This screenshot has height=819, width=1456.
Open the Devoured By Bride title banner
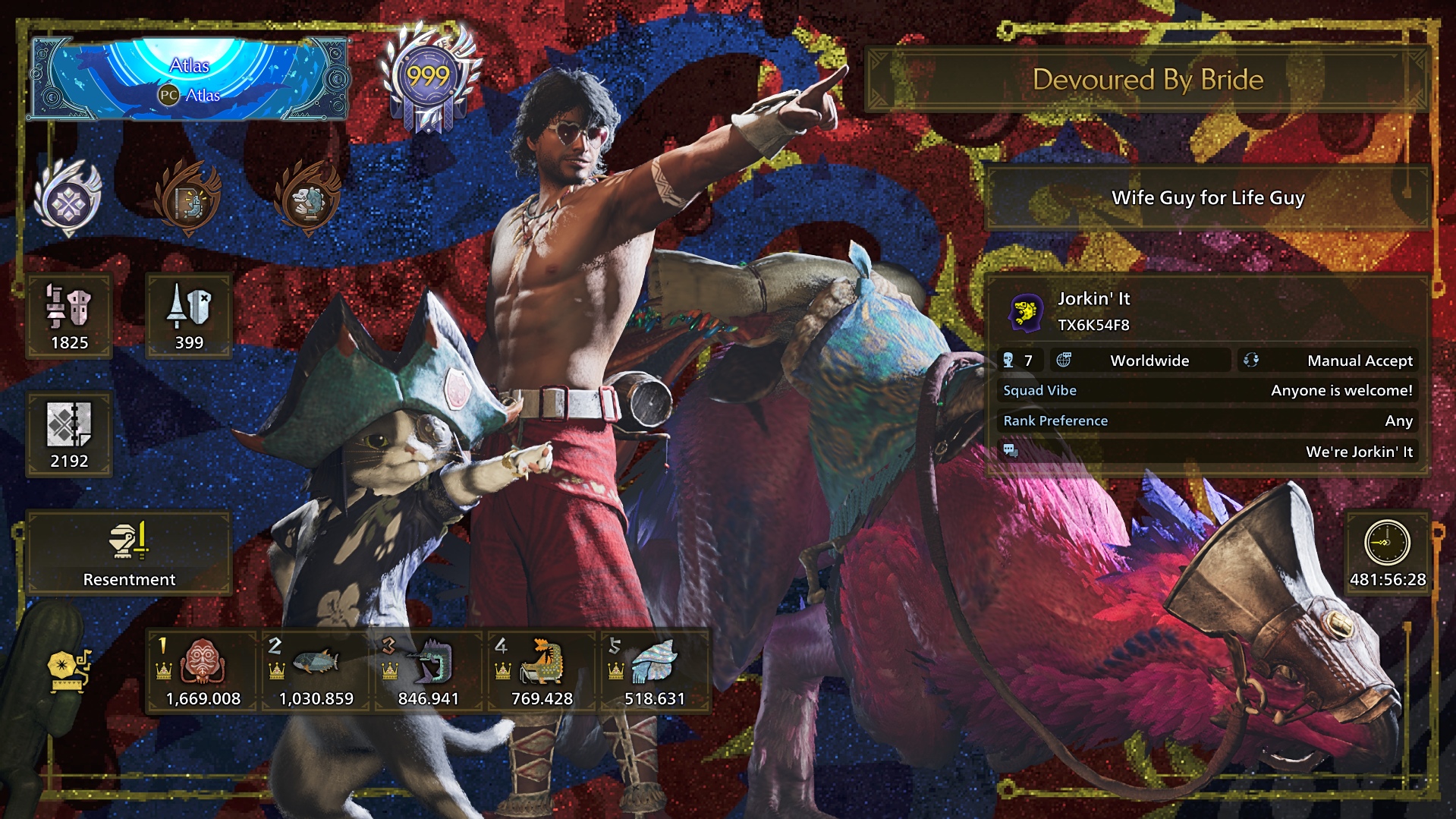[1147, 80]
